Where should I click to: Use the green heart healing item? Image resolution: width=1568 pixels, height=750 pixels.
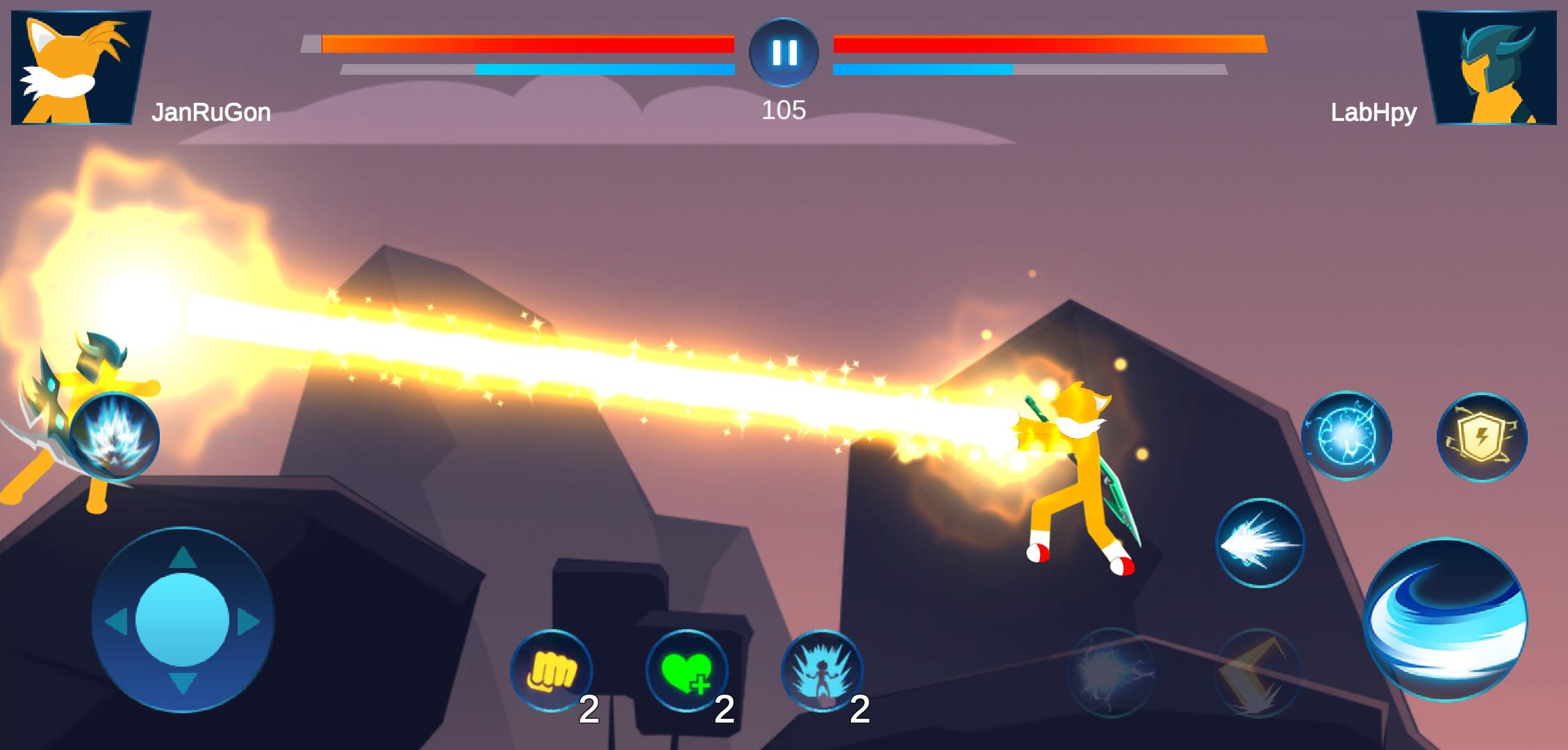(686, 670)
